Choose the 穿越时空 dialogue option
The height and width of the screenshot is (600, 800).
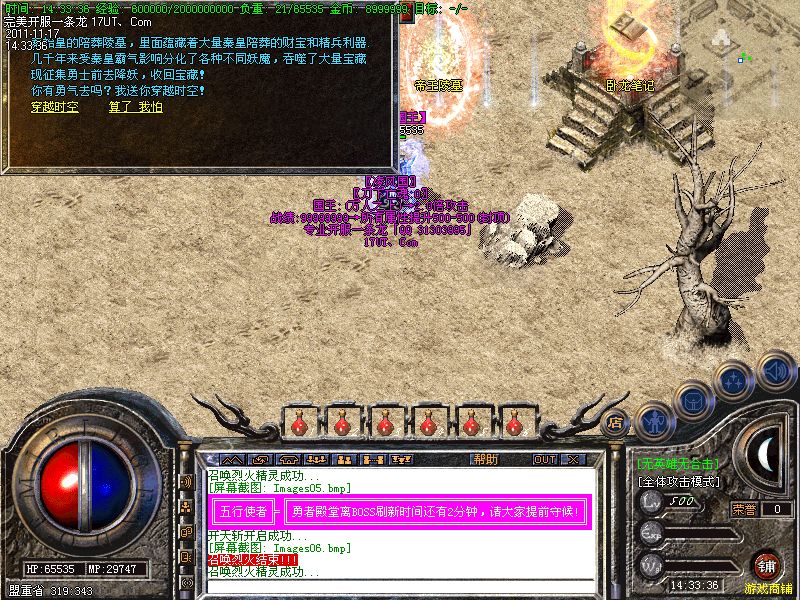point(54,107)
